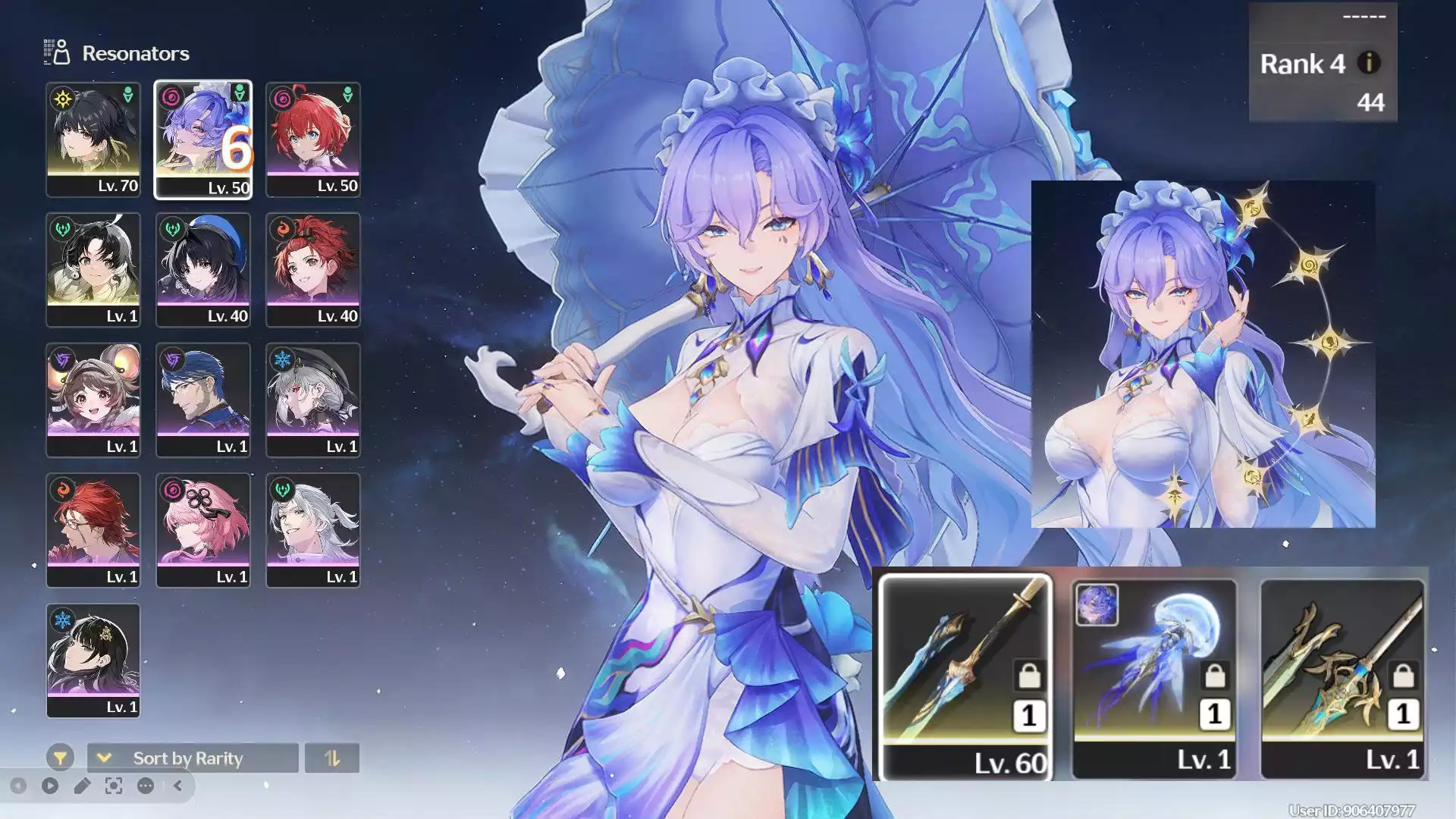Open the screenshot capture frame icon

[114, 786]
